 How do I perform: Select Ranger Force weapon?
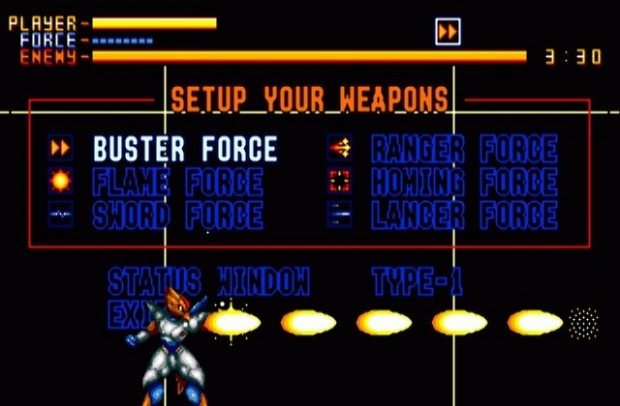click(464, 149)
